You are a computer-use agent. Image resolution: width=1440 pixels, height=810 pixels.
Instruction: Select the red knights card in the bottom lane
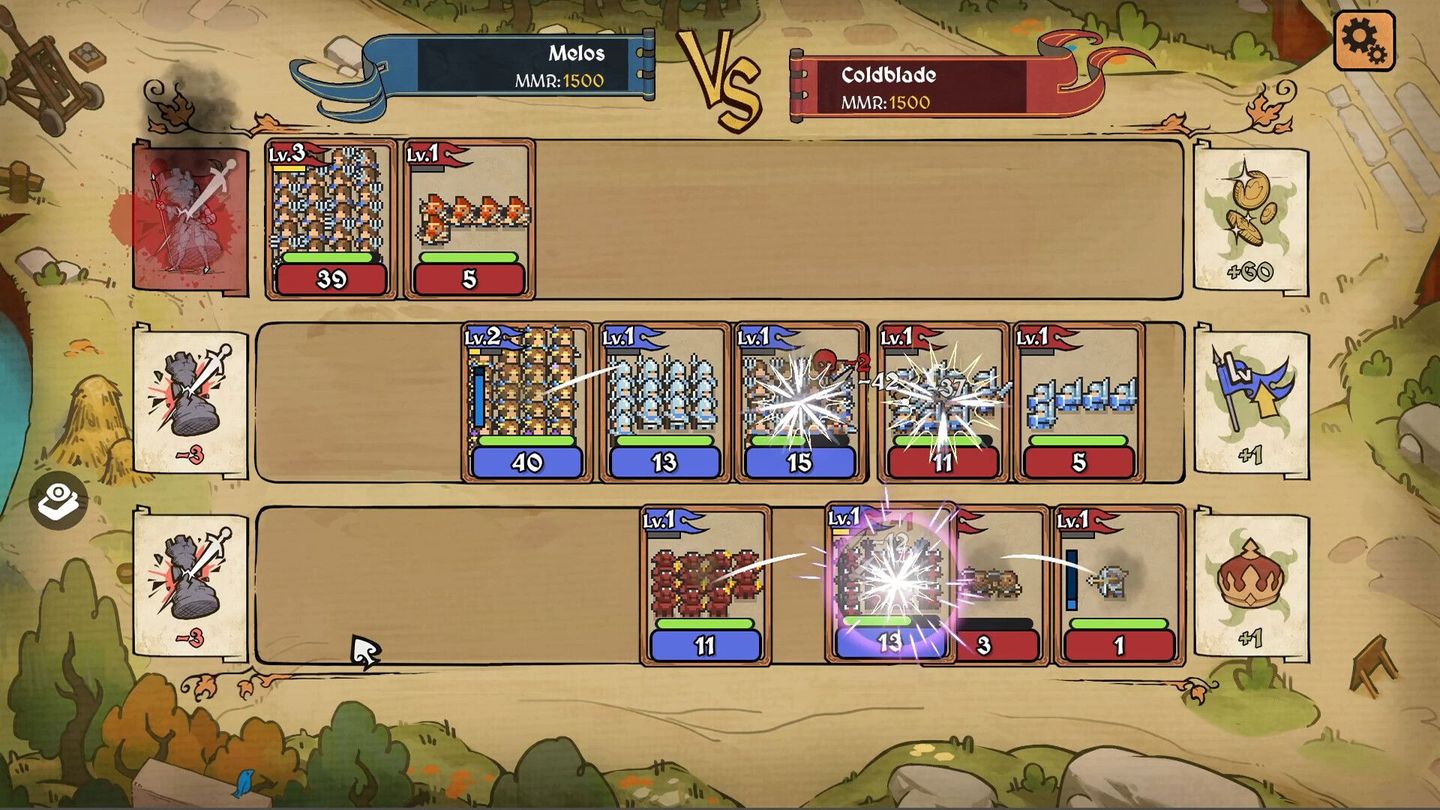706,585
